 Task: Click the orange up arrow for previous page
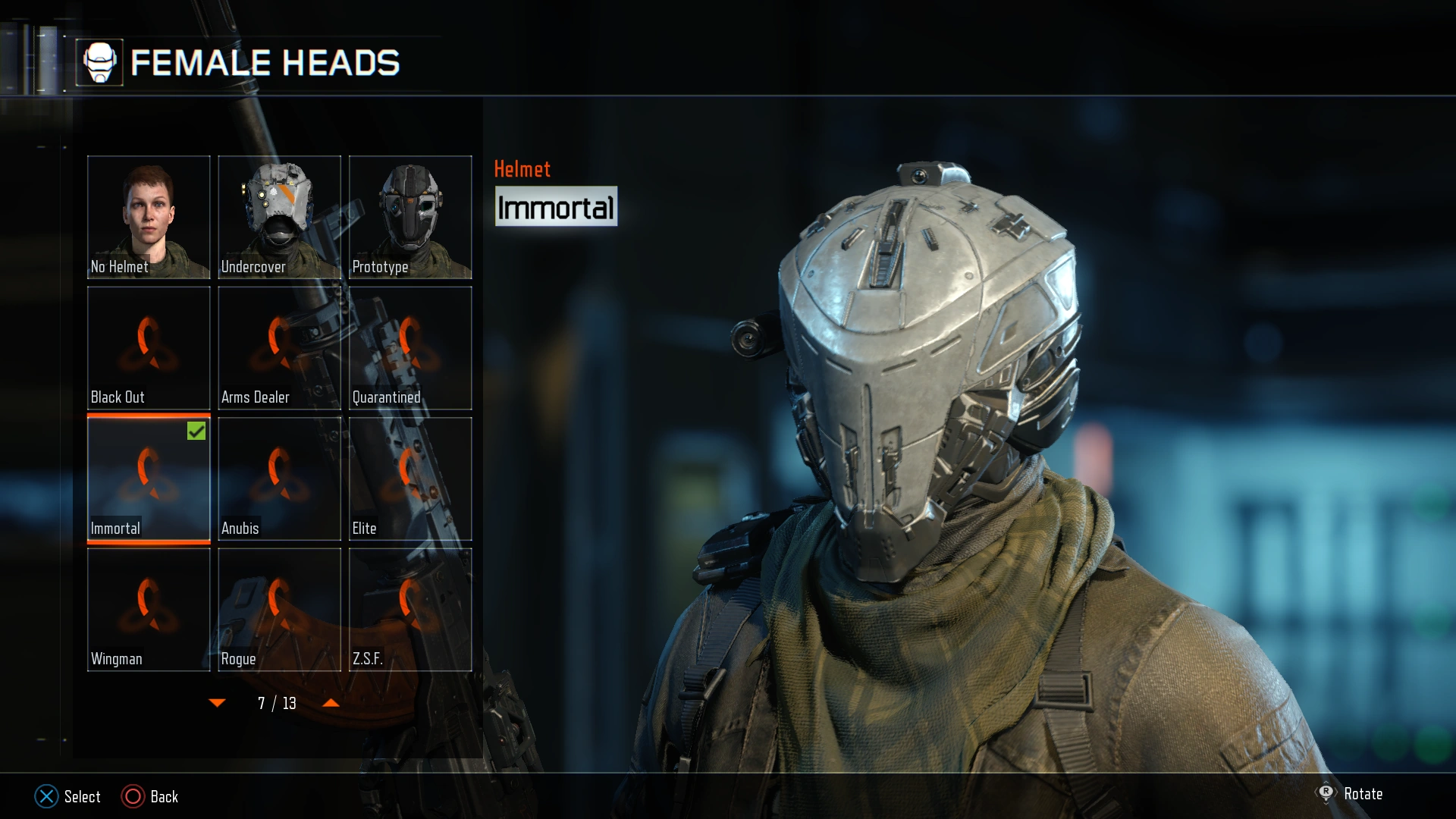click(330, 703)
